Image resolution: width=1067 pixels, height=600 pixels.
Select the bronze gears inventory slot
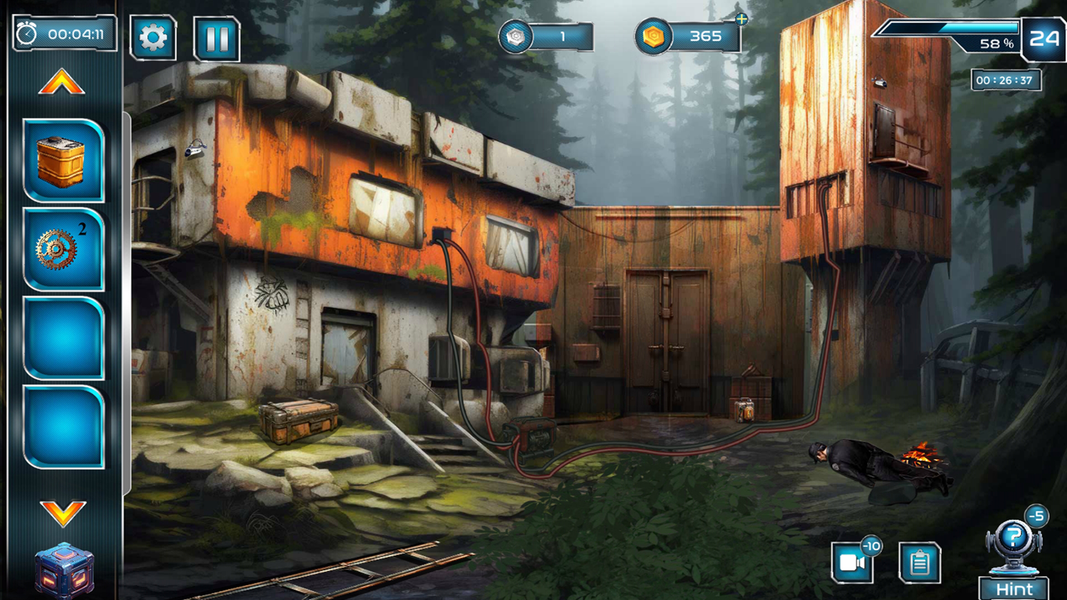coord(63,248)
